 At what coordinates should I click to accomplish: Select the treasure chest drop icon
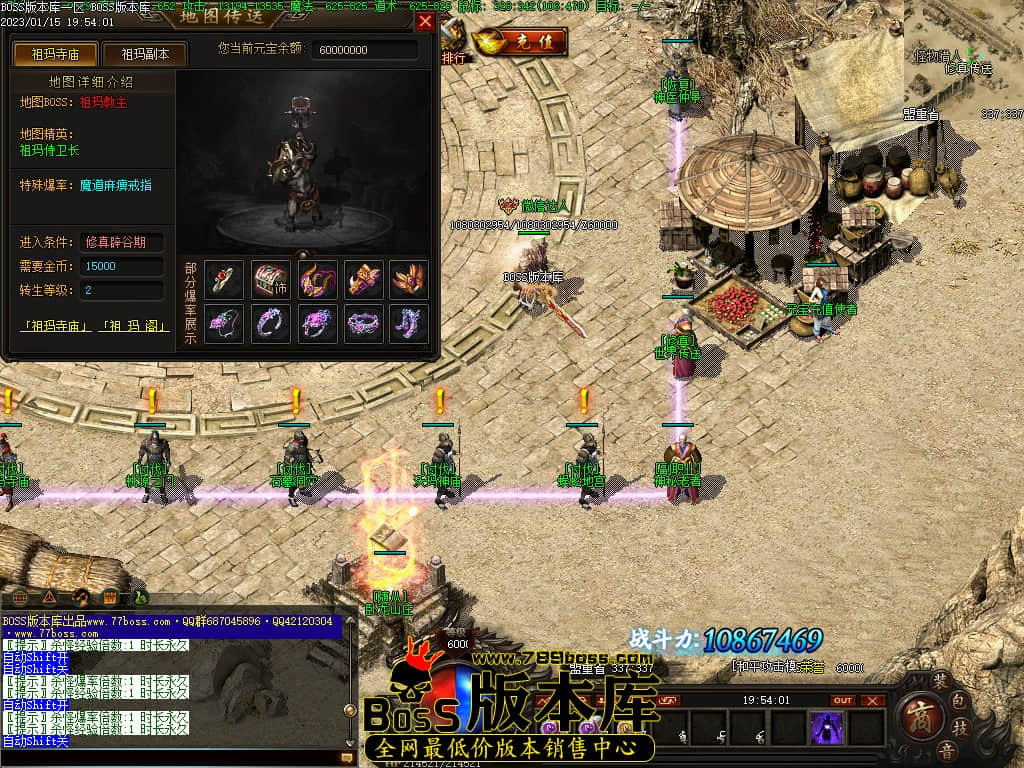[271, 280]
